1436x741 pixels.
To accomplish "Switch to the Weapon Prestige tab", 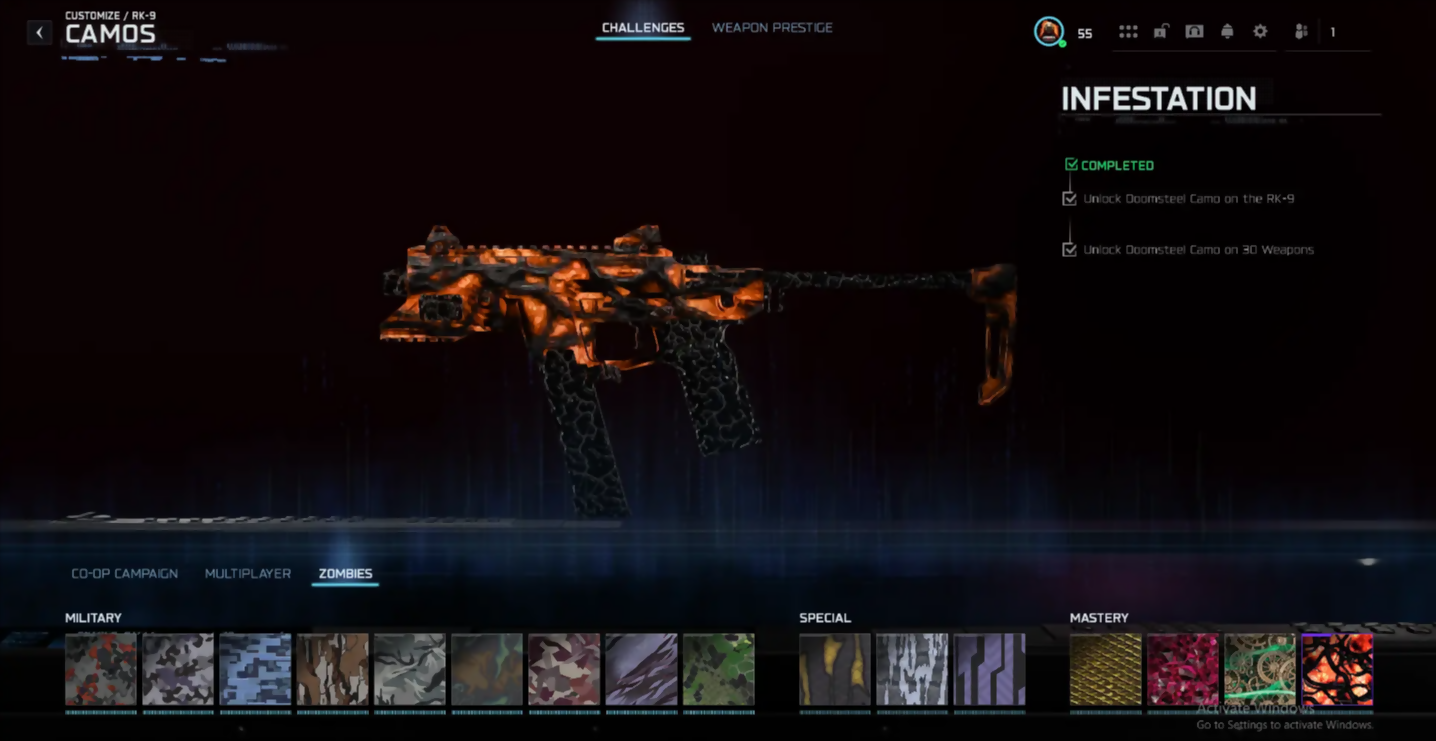I will [772, 28].
